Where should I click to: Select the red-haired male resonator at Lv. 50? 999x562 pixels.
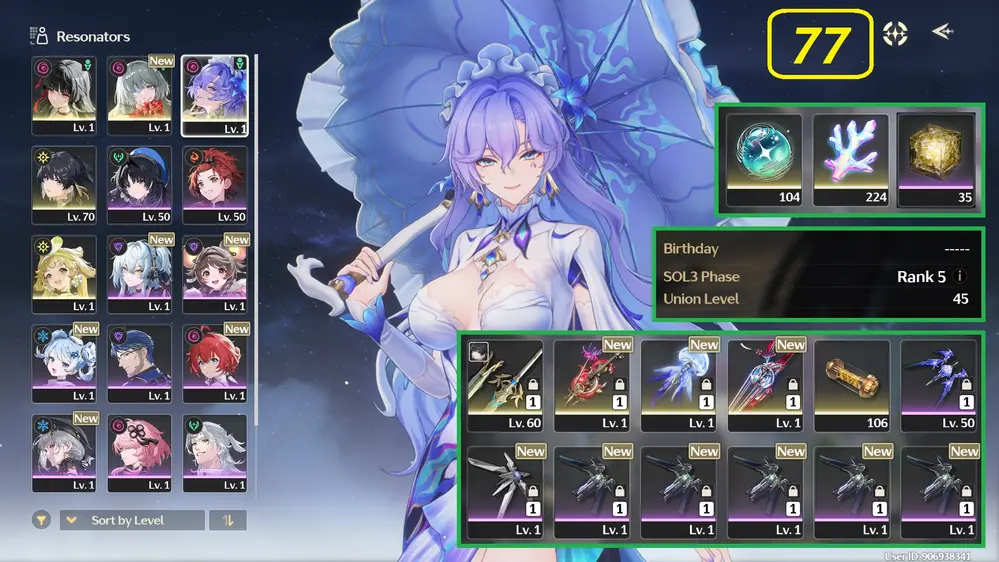214,184
